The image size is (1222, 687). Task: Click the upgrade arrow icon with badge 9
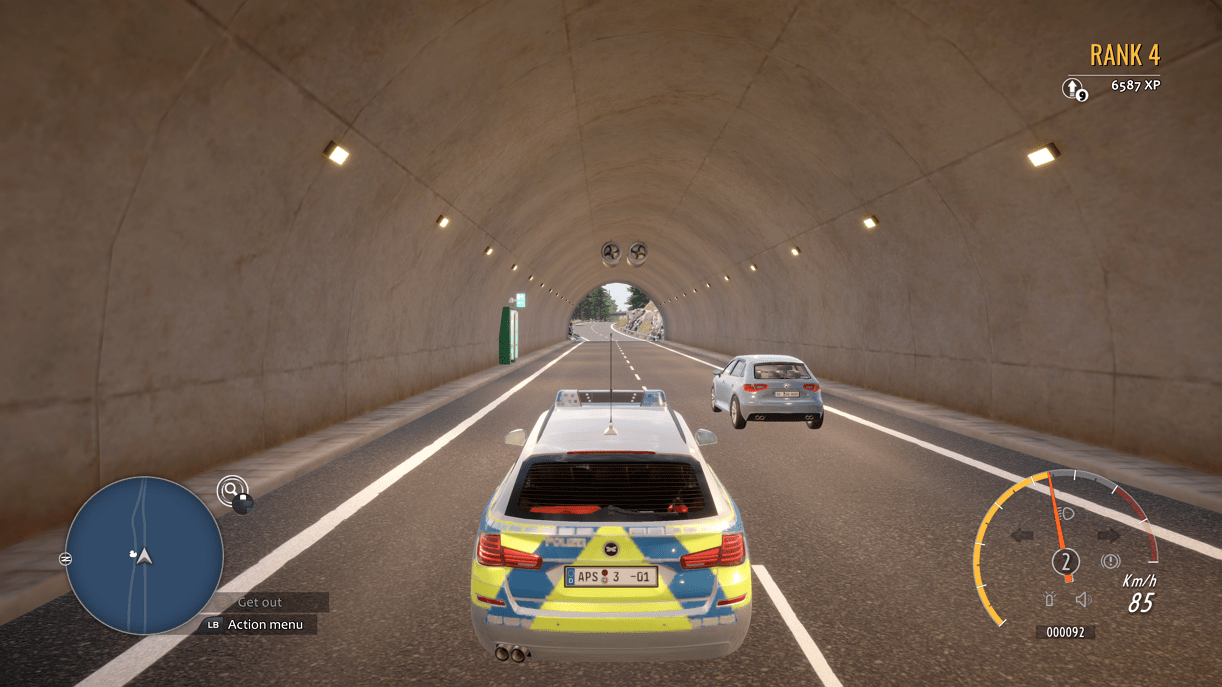click(x=1073, y=88)
